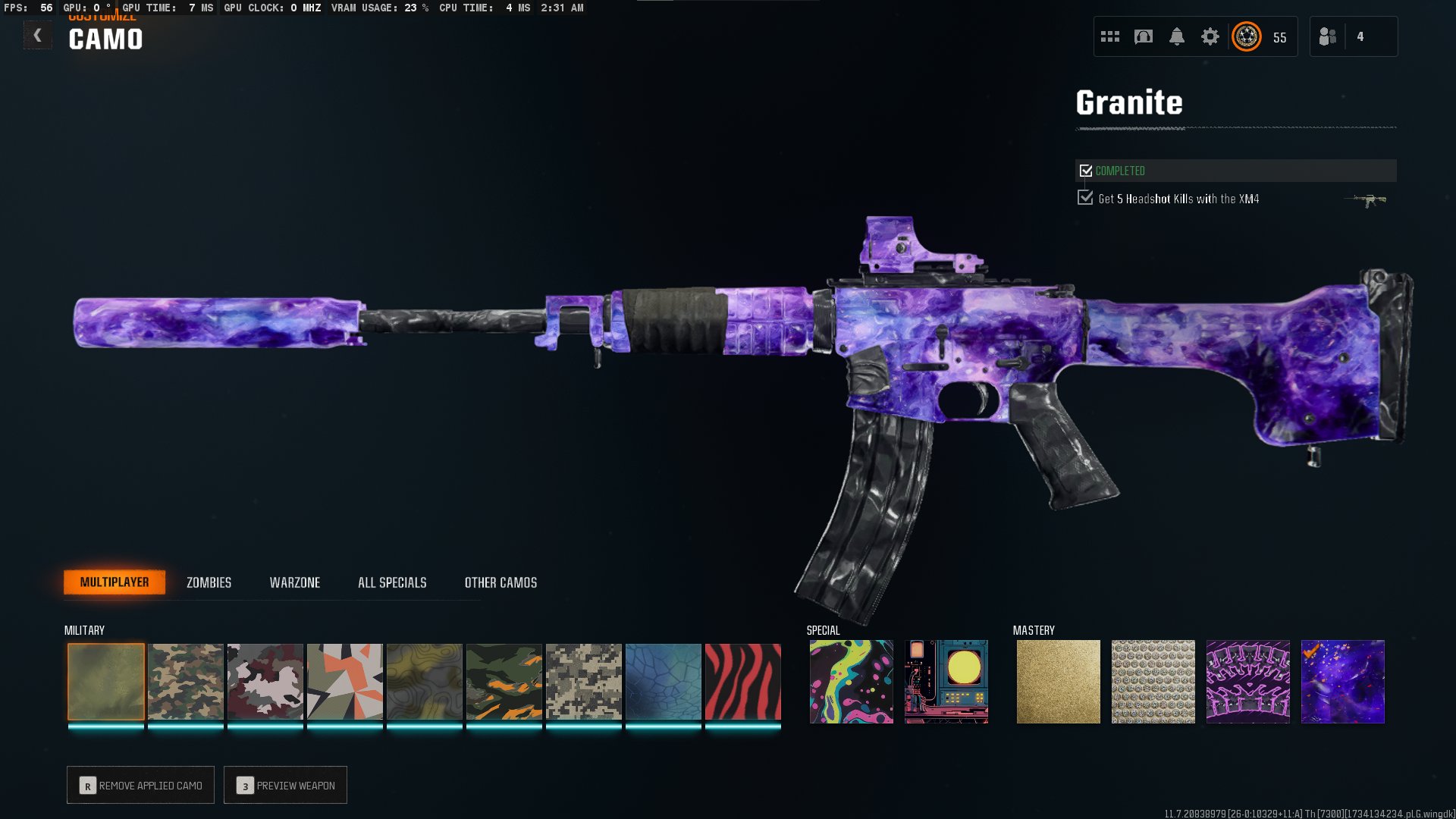The image size is (1456, 819).
Task: Apply the purple galaxy mastery camo
Action: 1343,681
